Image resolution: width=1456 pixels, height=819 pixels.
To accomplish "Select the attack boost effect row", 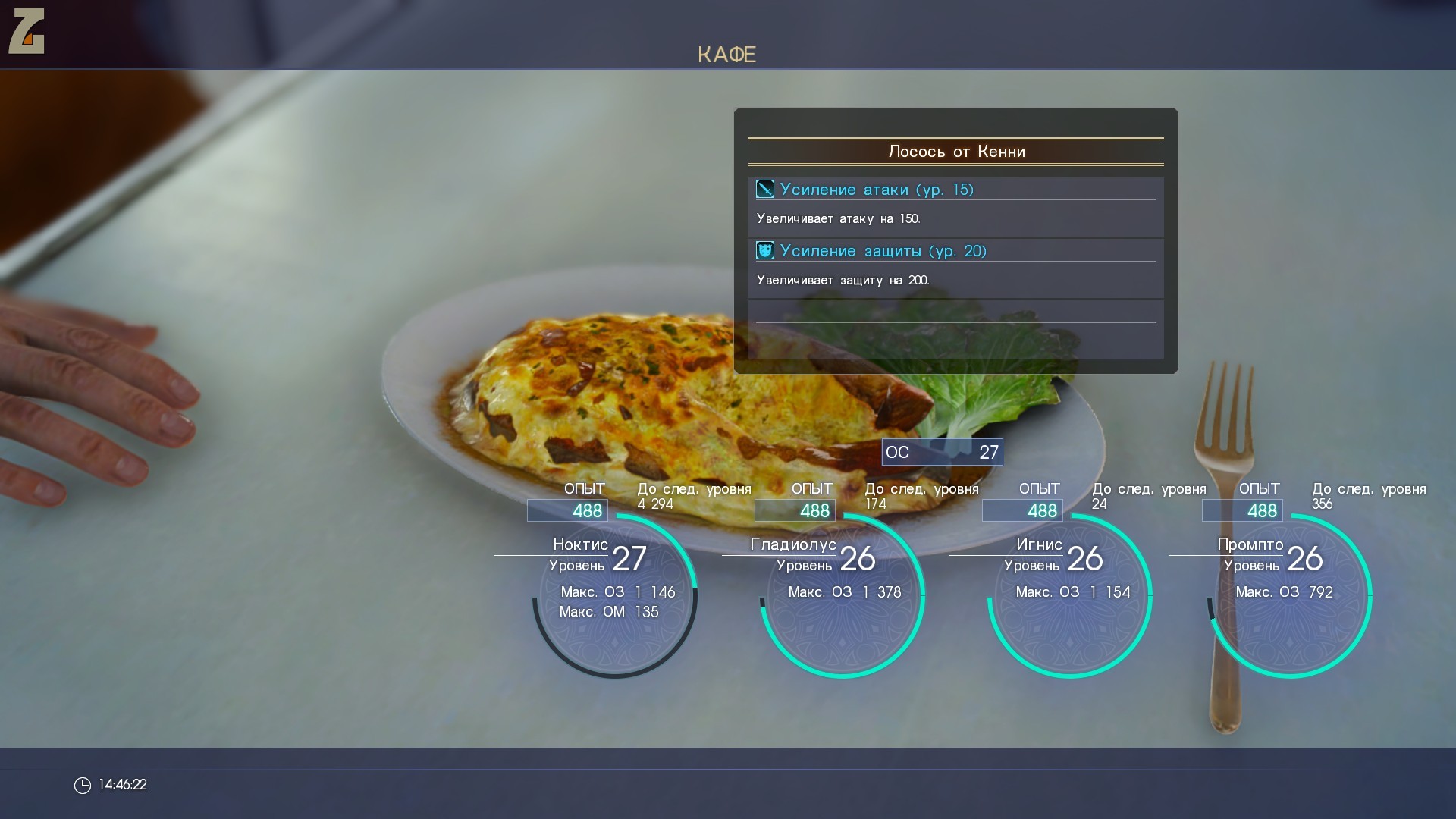I will coord(955,190).
